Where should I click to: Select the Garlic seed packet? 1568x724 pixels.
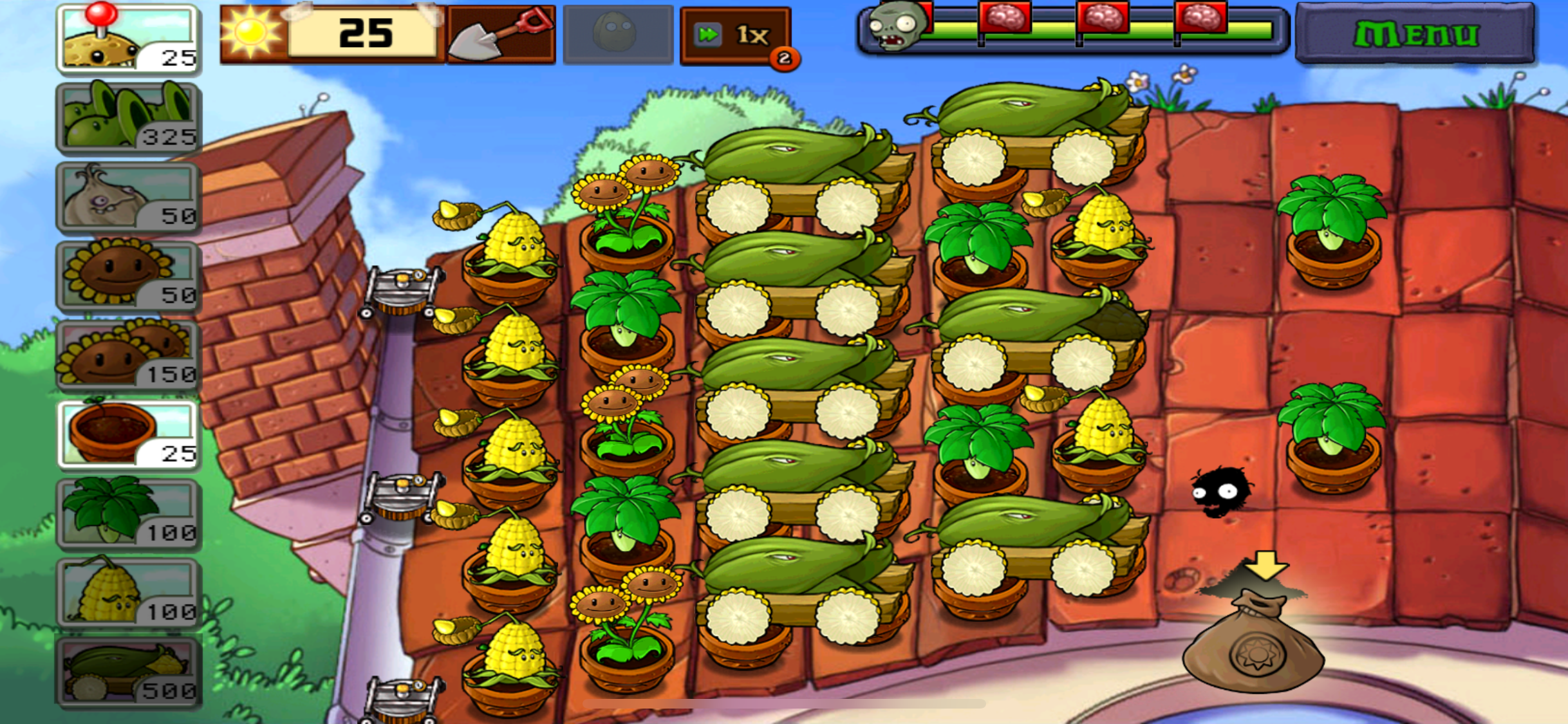(127, 197)
